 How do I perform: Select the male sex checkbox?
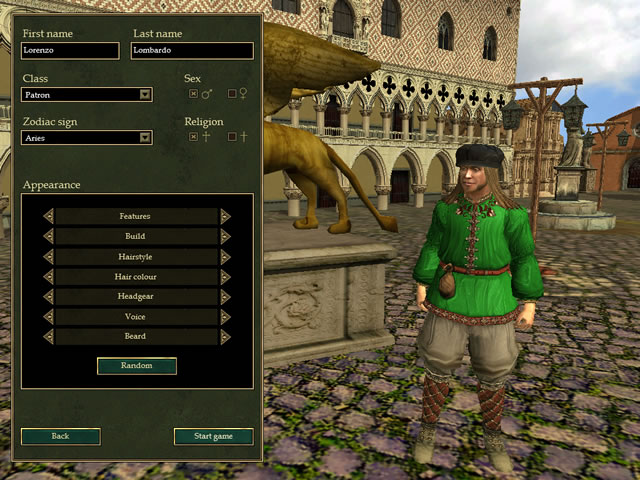click(x=193, y=94)
